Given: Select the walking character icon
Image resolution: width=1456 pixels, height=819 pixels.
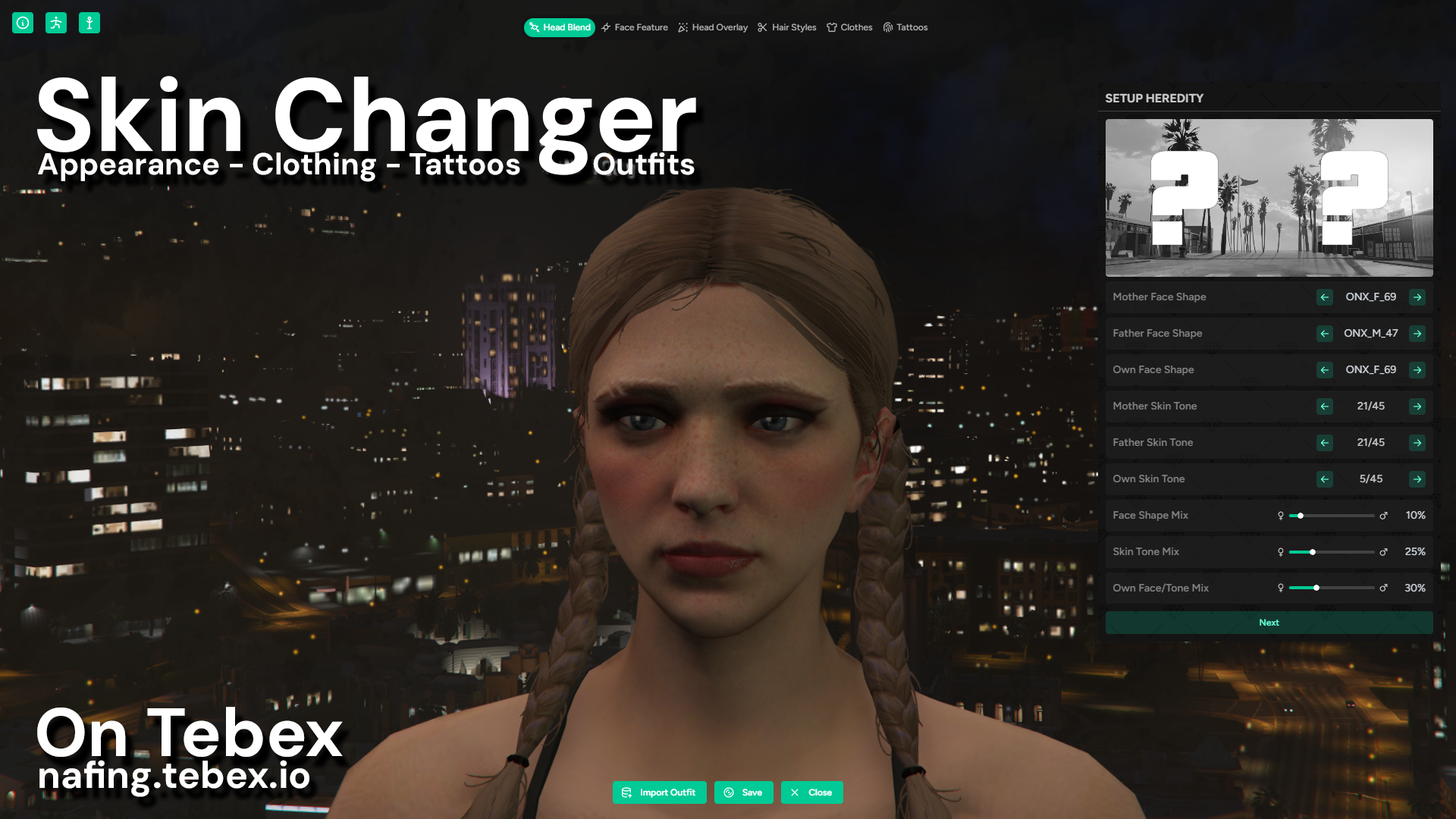Looking at the screenshot, I should coord(56,22).
